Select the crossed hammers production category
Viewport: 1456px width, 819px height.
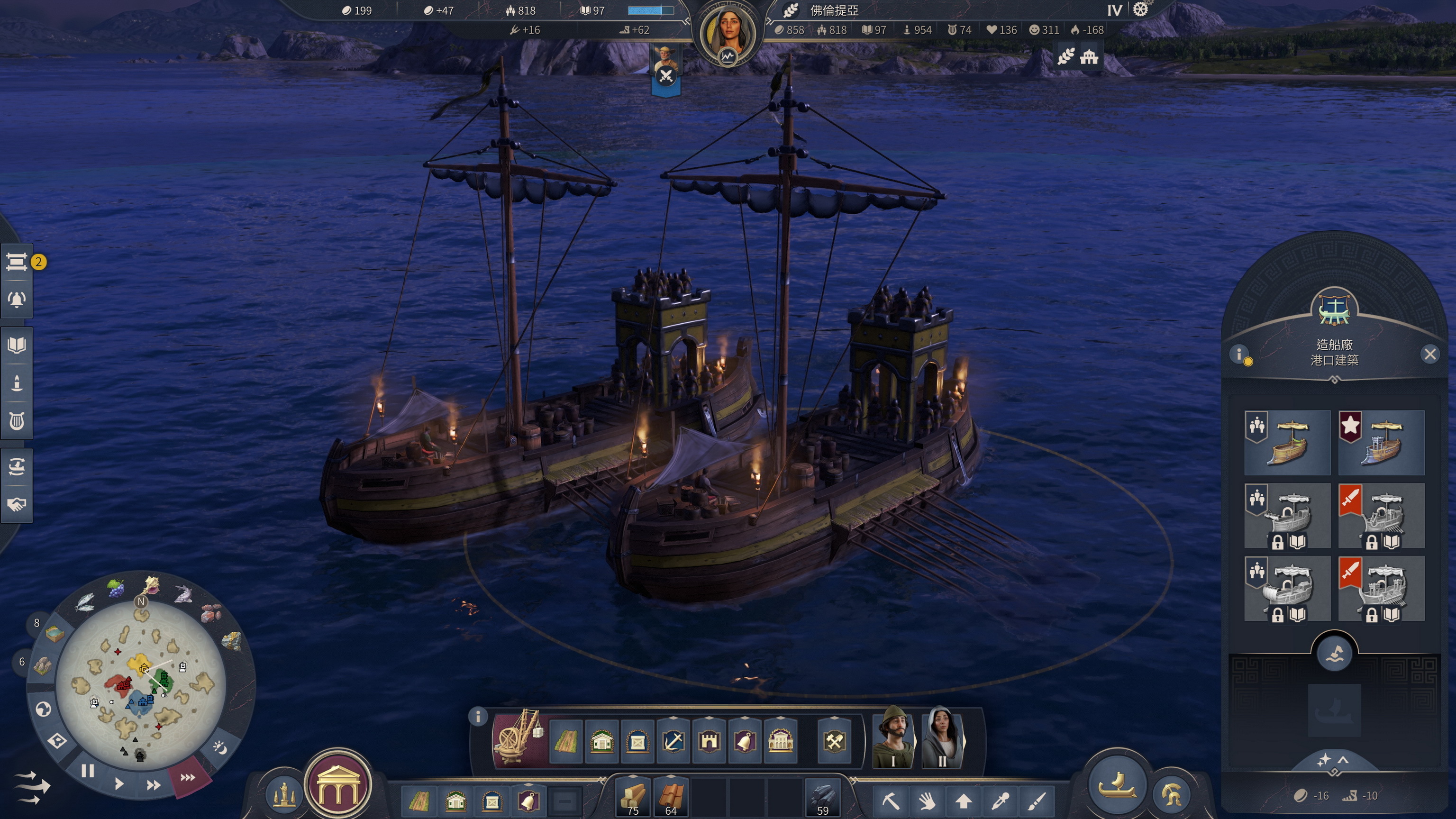tap(834, 741)
